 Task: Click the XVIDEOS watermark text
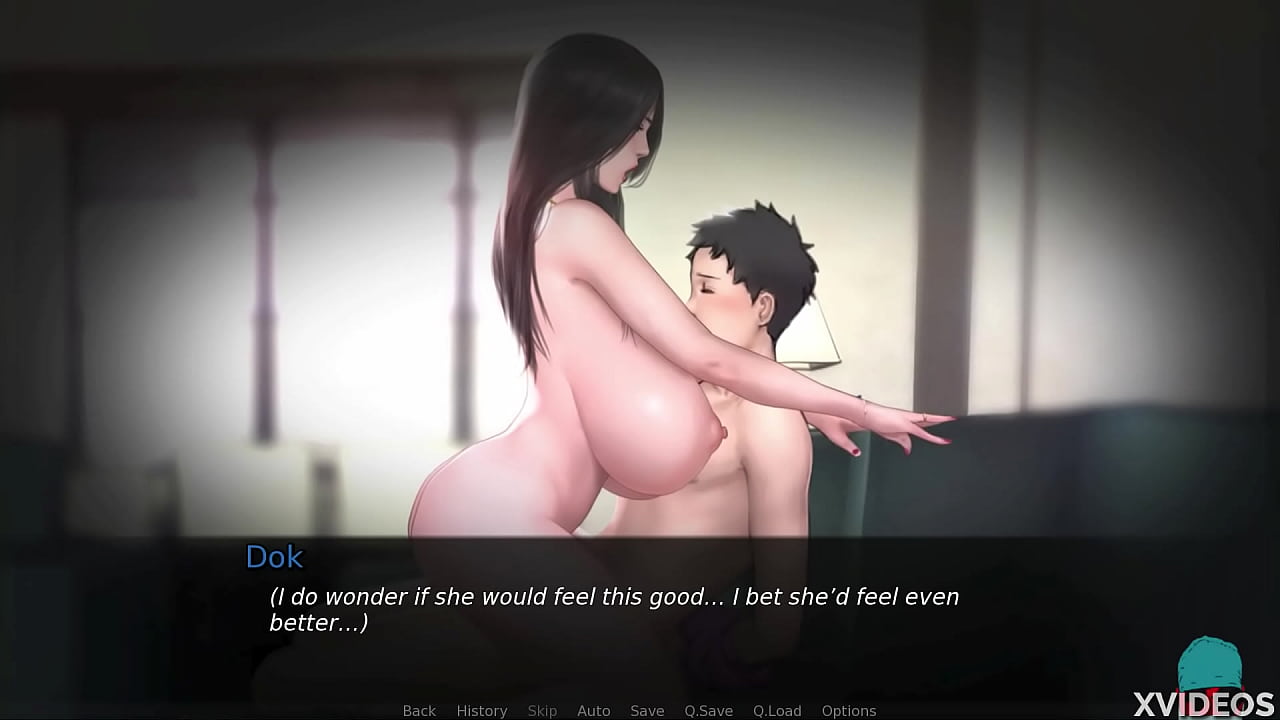point(1205,700)
